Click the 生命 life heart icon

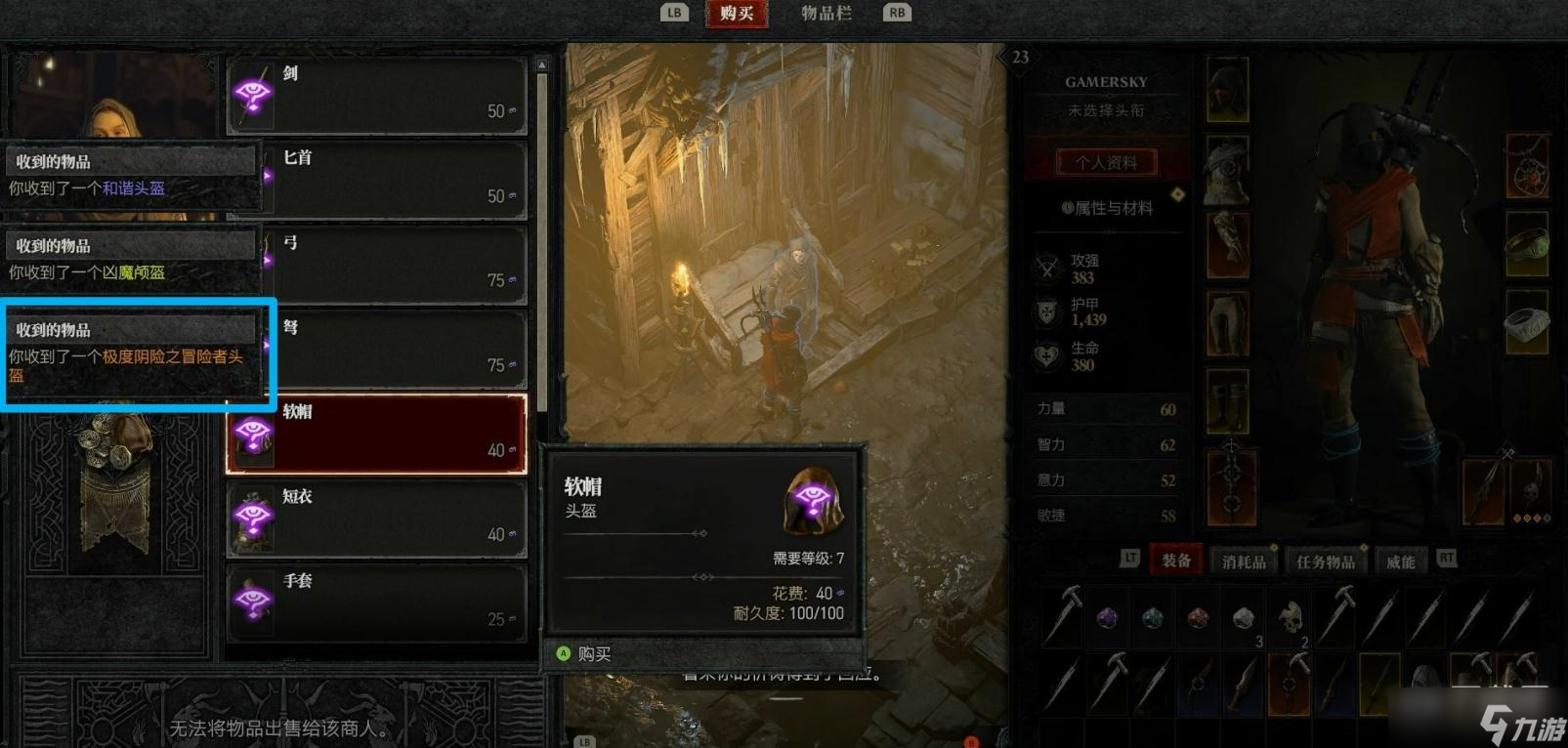click(x=1047, y=355)
